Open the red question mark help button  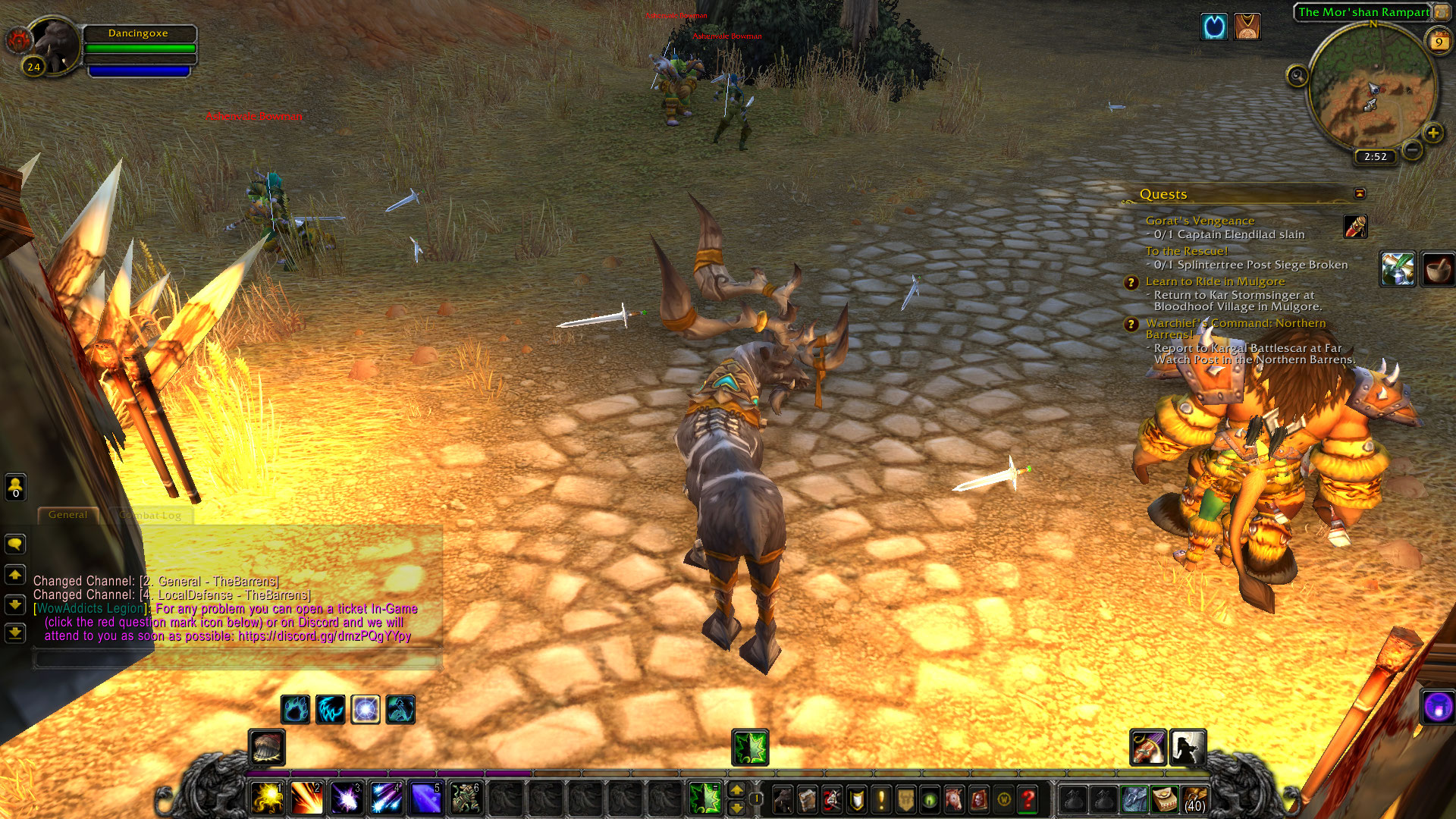[x=1028, y=799]
